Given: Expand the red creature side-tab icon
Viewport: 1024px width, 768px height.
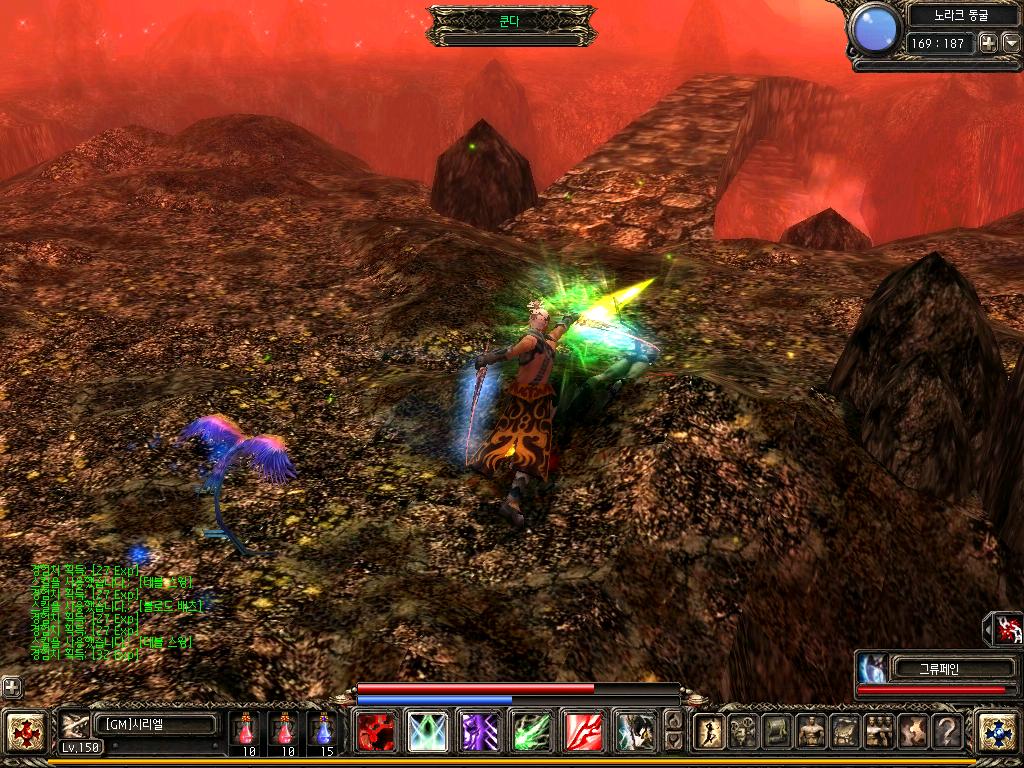Looking at the screenshot, I should pyautogui.click(x=1007, y=629).
